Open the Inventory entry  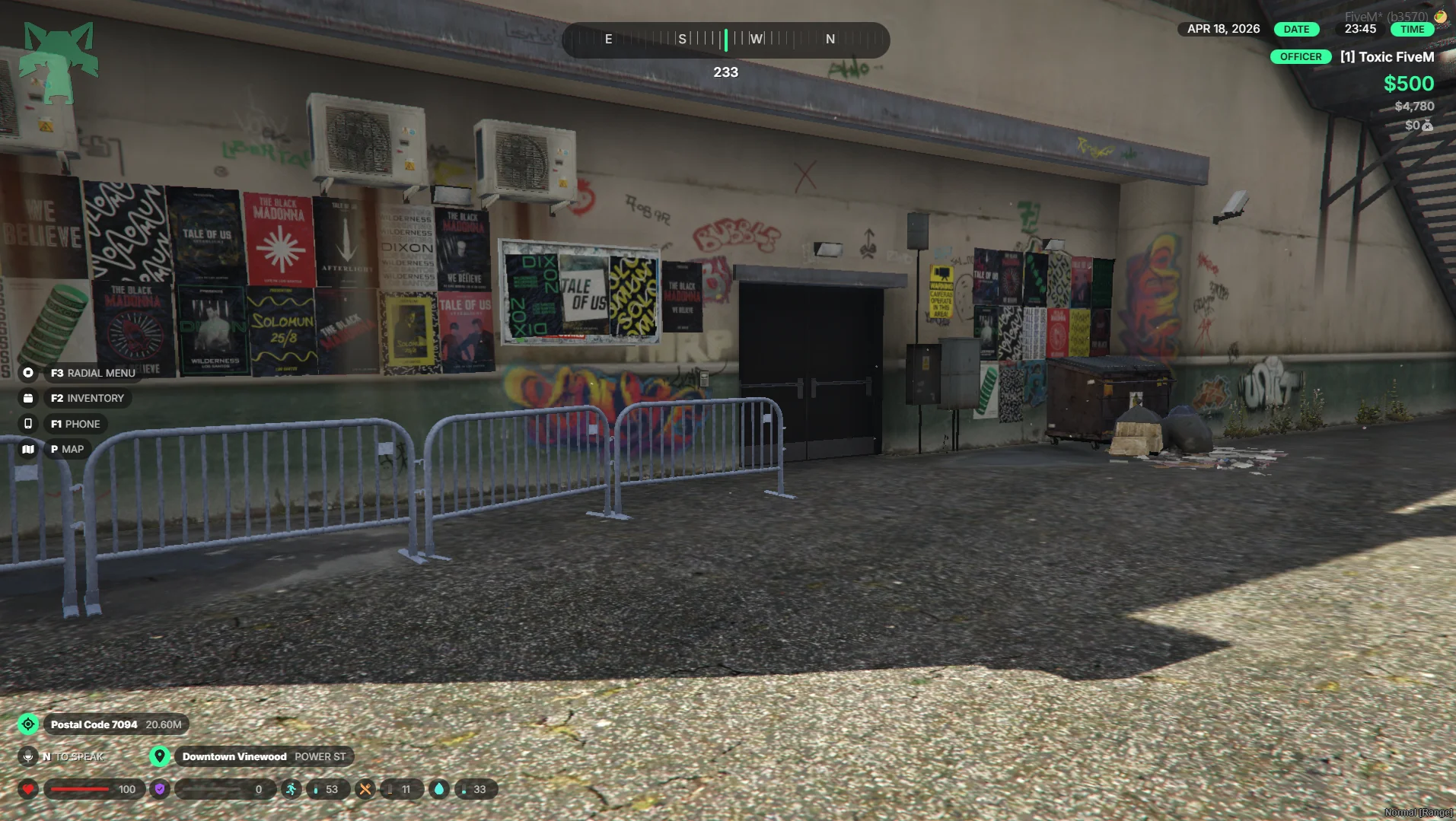point(87,398)
